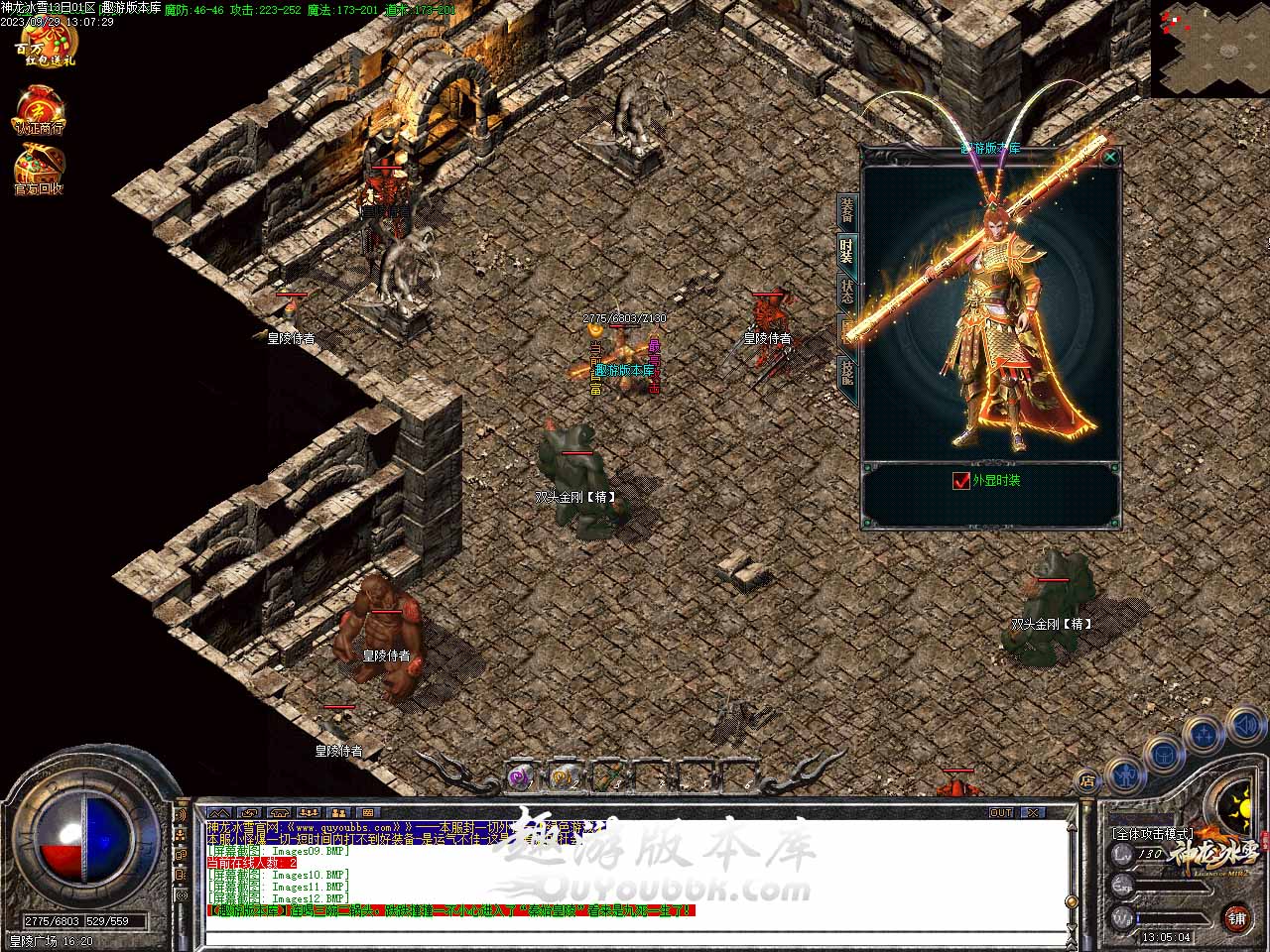
Task: Open the 认证商行 trading house icon
Action: (39, 111)
